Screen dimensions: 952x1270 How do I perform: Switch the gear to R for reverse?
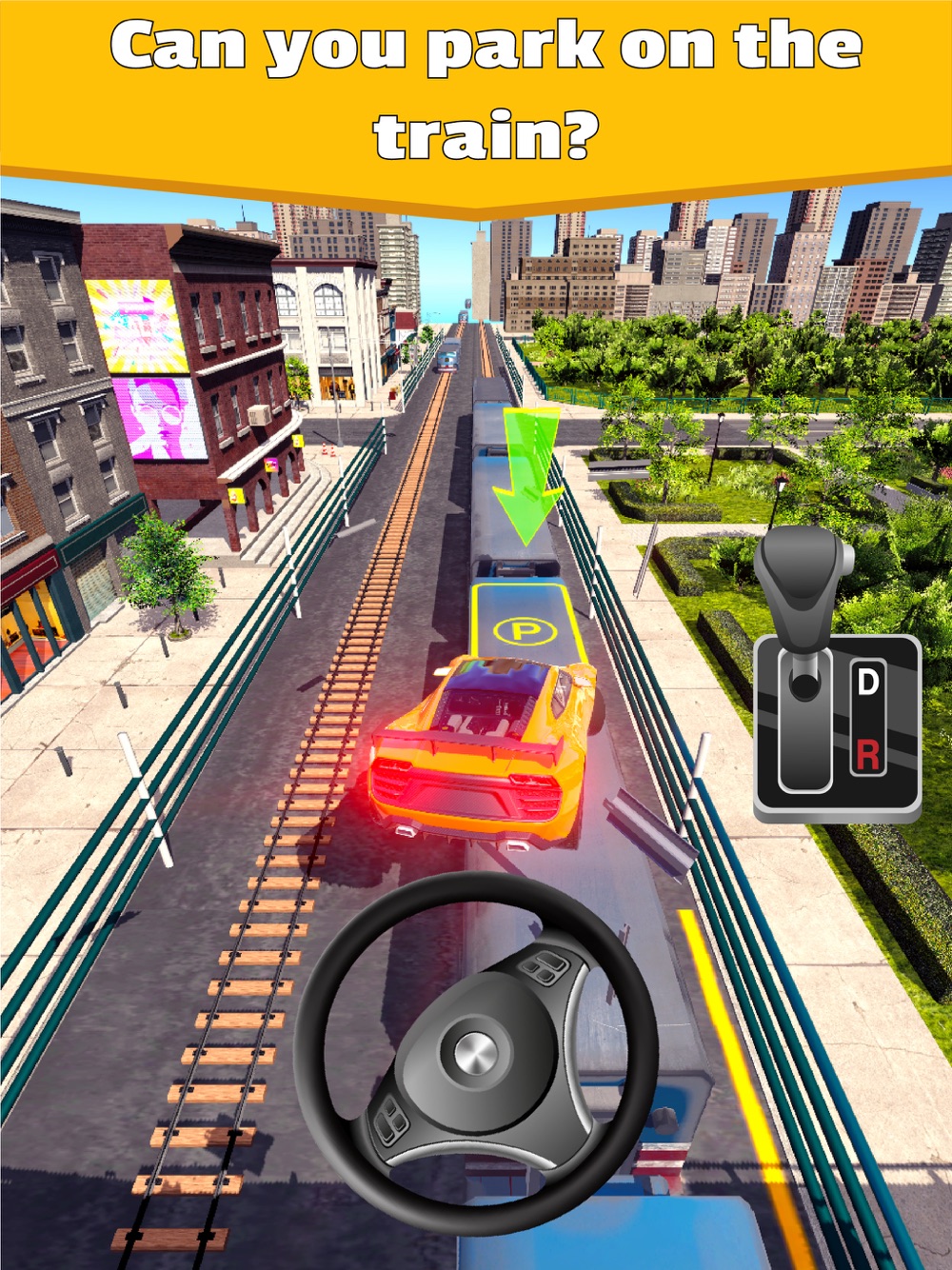coord(867,755)
